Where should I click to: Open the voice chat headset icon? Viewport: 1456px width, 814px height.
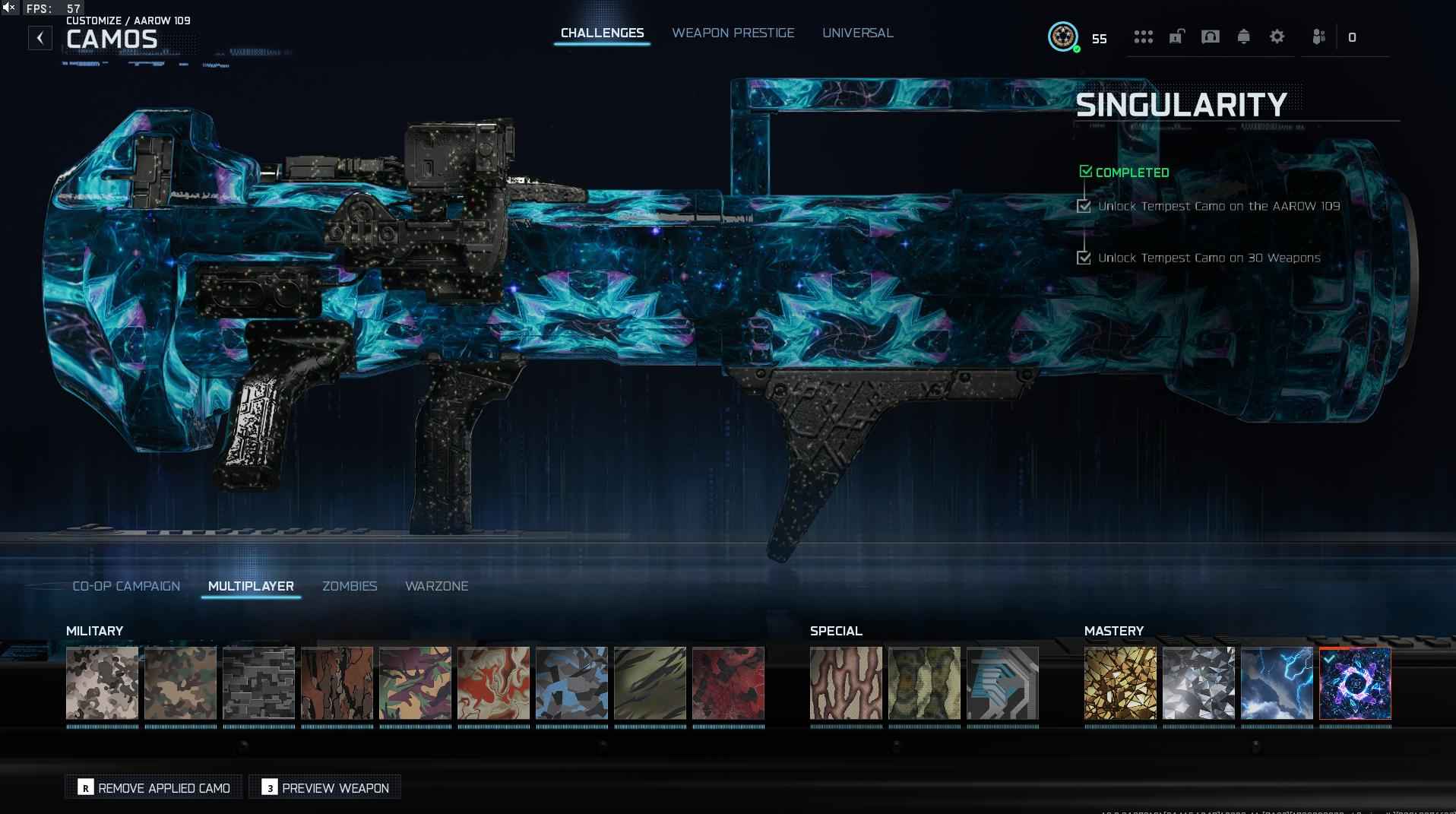click(1210, 36)
